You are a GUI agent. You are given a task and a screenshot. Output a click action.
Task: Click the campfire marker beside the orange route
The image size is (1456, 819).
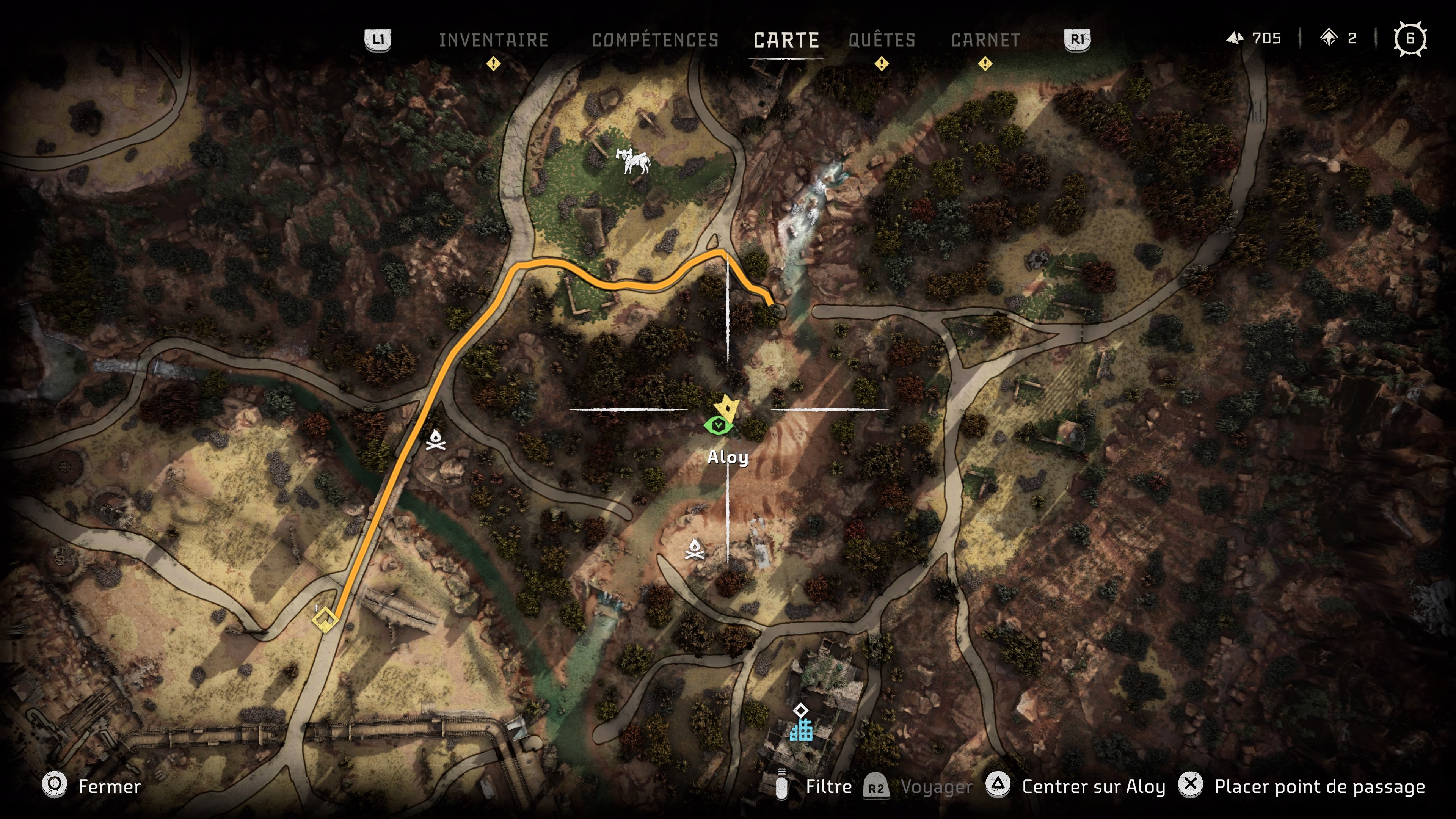[435, 440]
